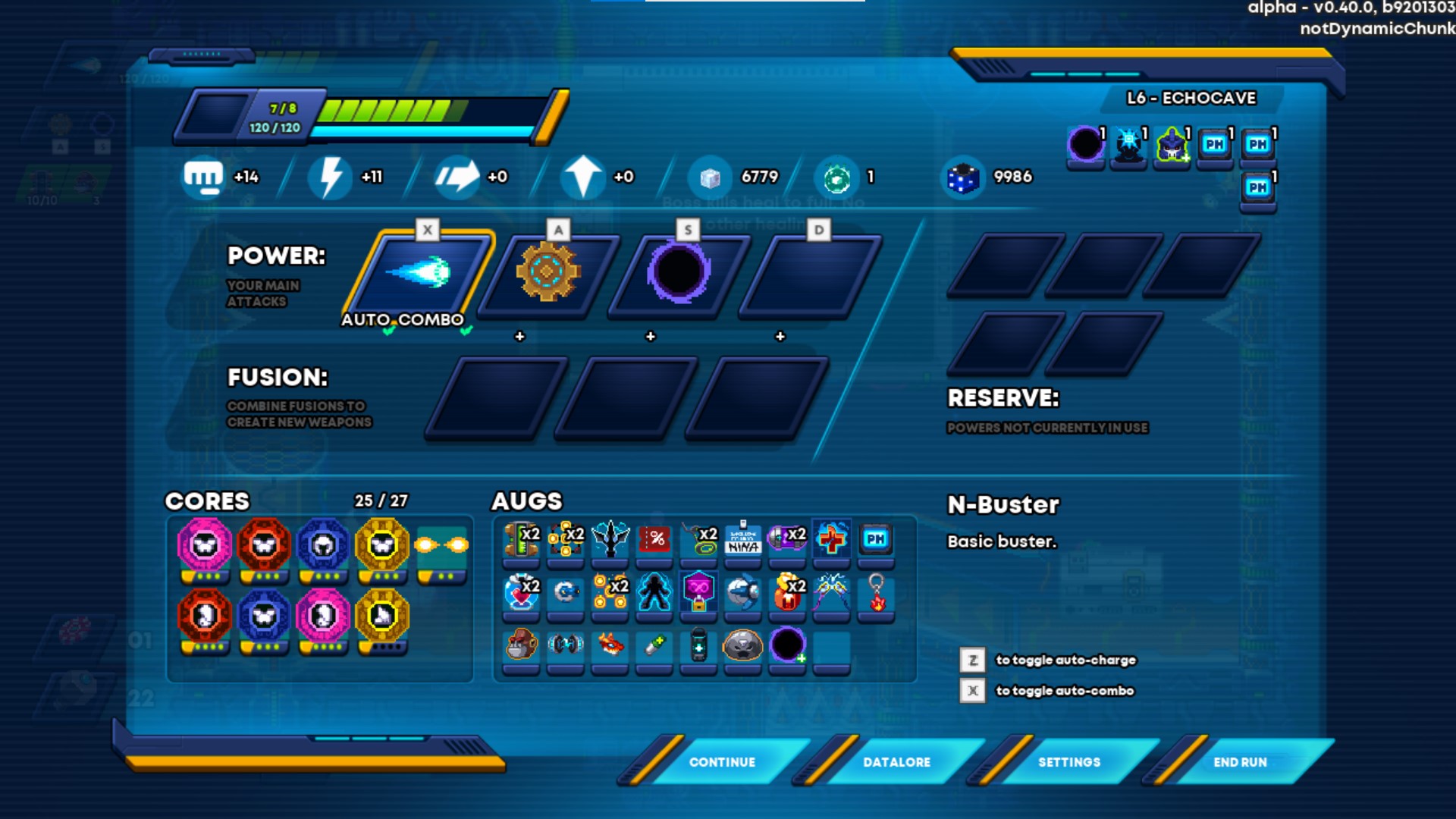Click the End Run button
Viewport: 1456px width, 819px height.
click(1239, 761)
